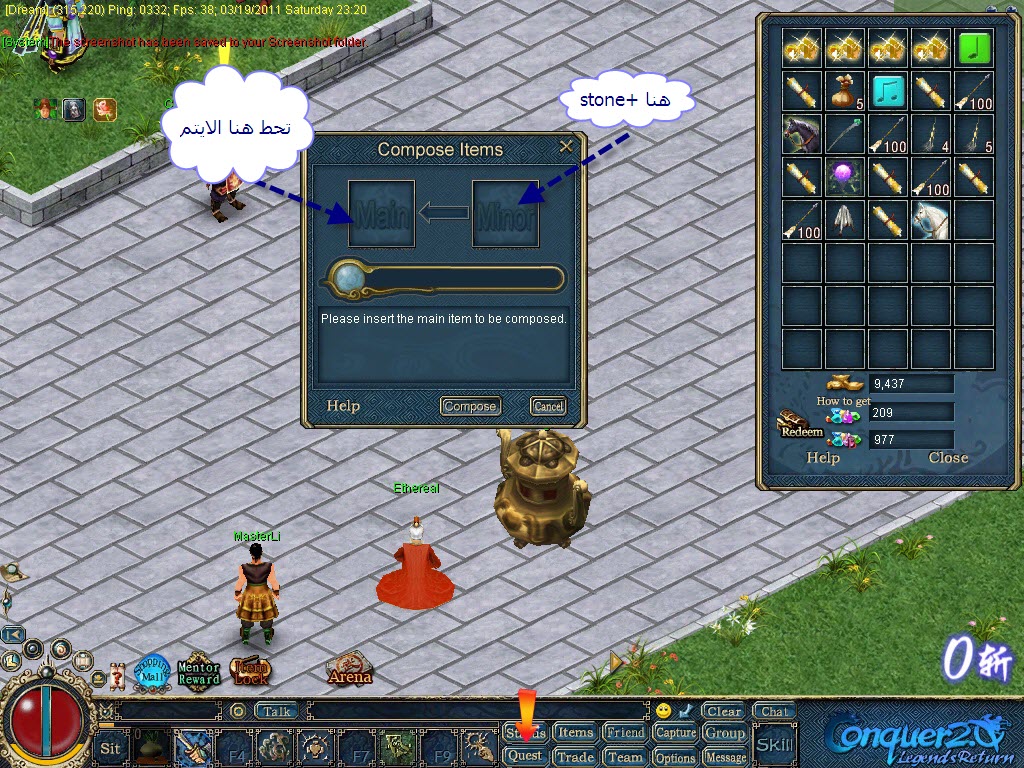Open the Quest panel

pos(525,756)
